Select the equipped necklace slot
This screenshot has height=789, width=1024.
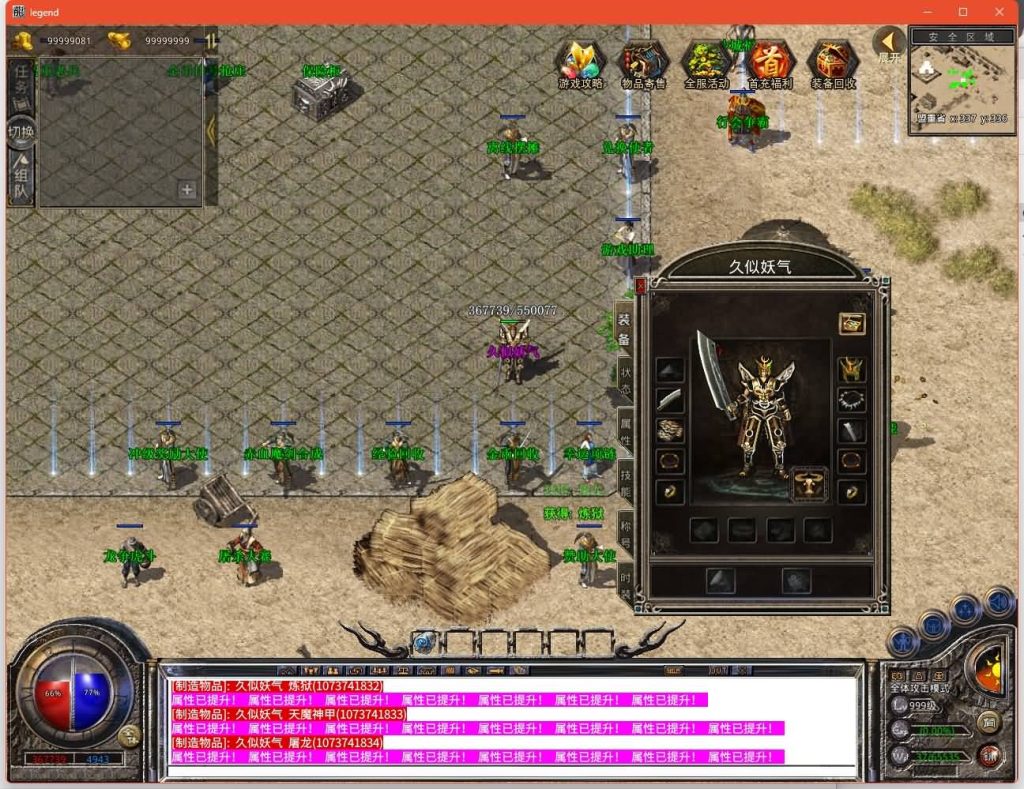pyautogui.click(x=851, y=401)
